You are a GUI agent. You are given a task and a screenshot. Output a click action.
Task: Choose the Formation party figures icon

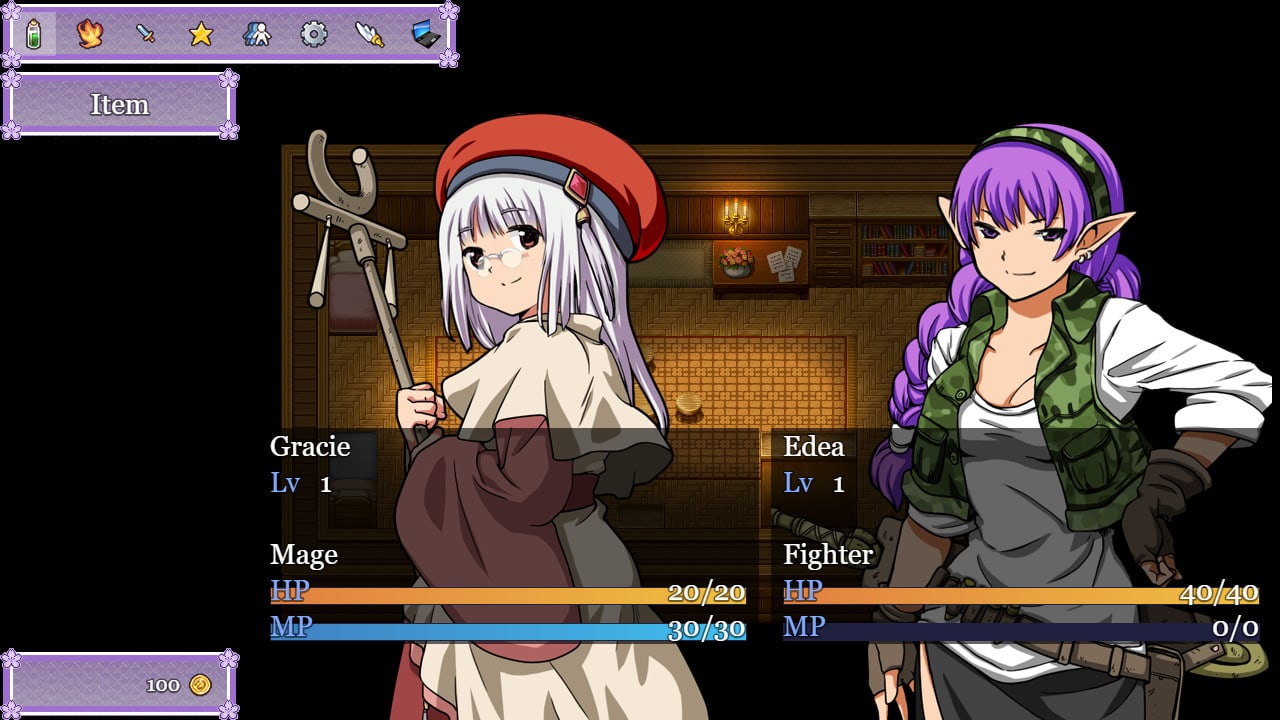pos(257,35)
